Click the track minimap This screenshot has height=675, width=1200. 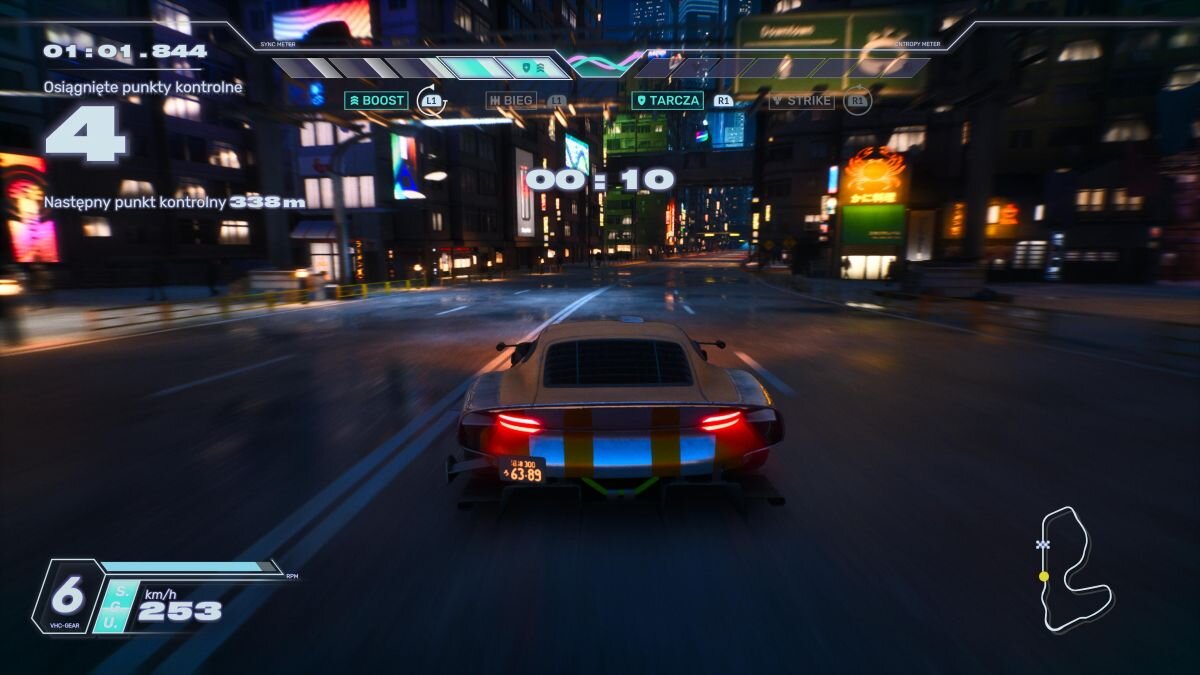coord(1071,569)
